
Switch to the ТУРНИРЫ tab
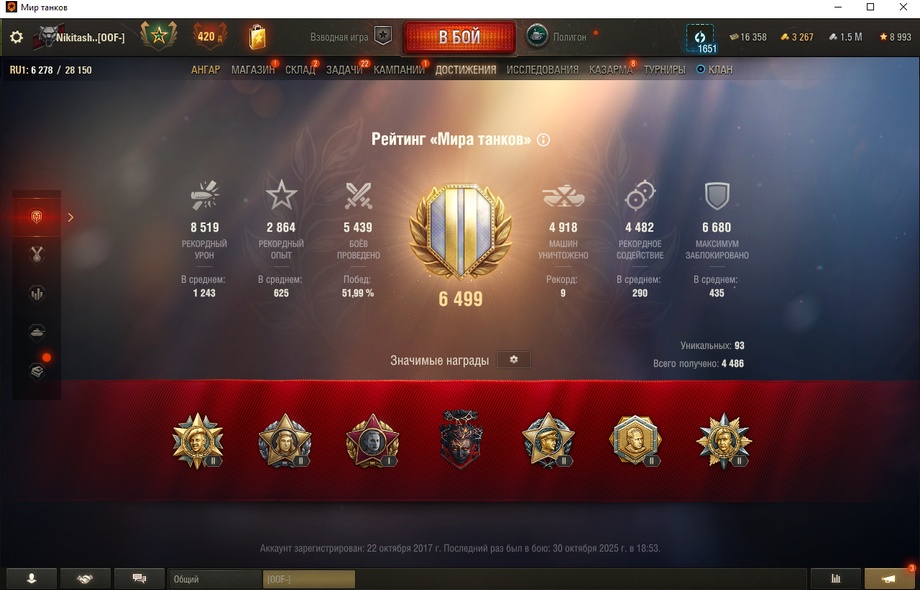(665, 70)
